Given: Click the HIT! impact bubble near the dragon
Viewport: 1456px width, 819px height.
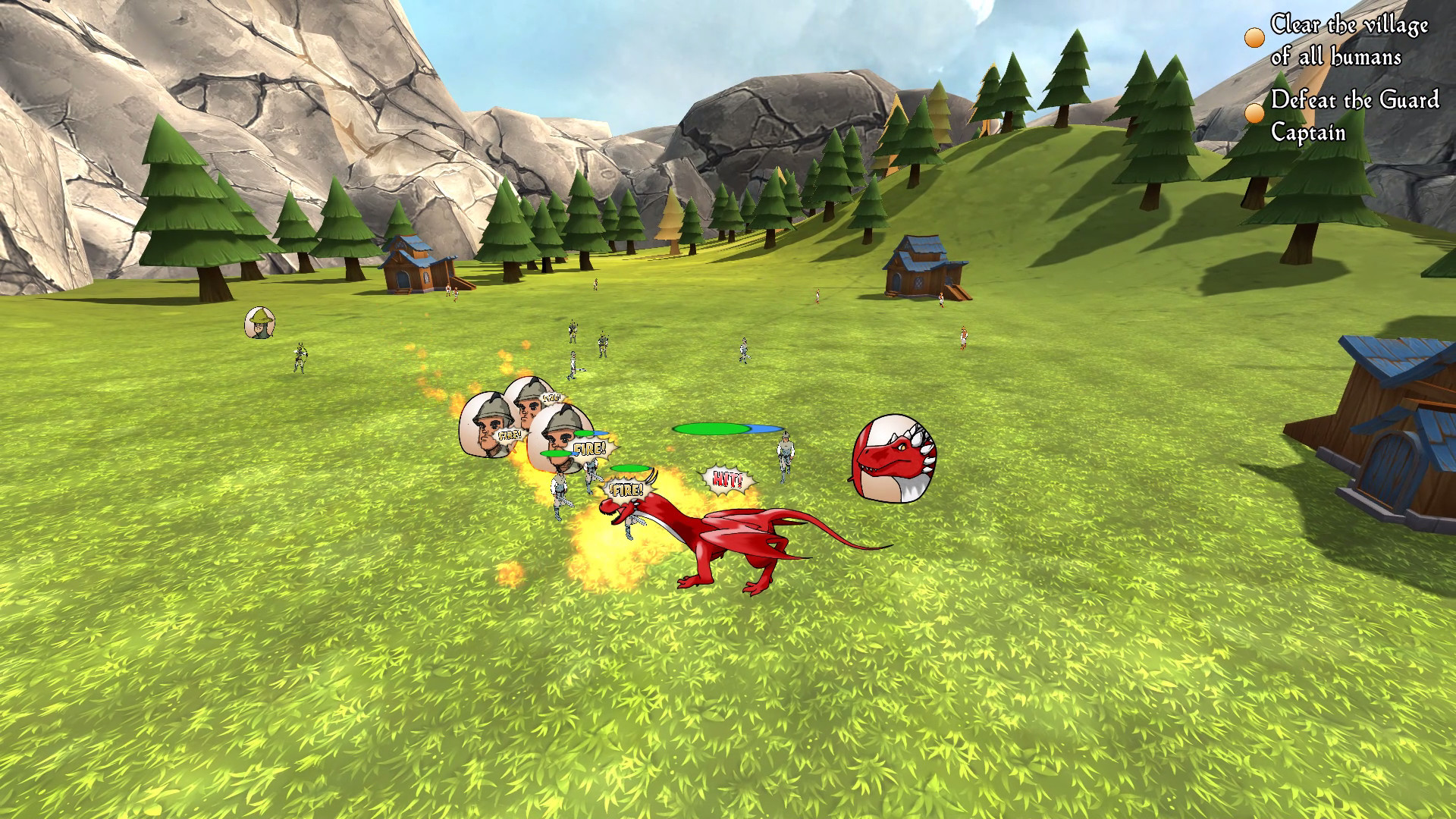Looking at the screenshot, I should (726, 479).
